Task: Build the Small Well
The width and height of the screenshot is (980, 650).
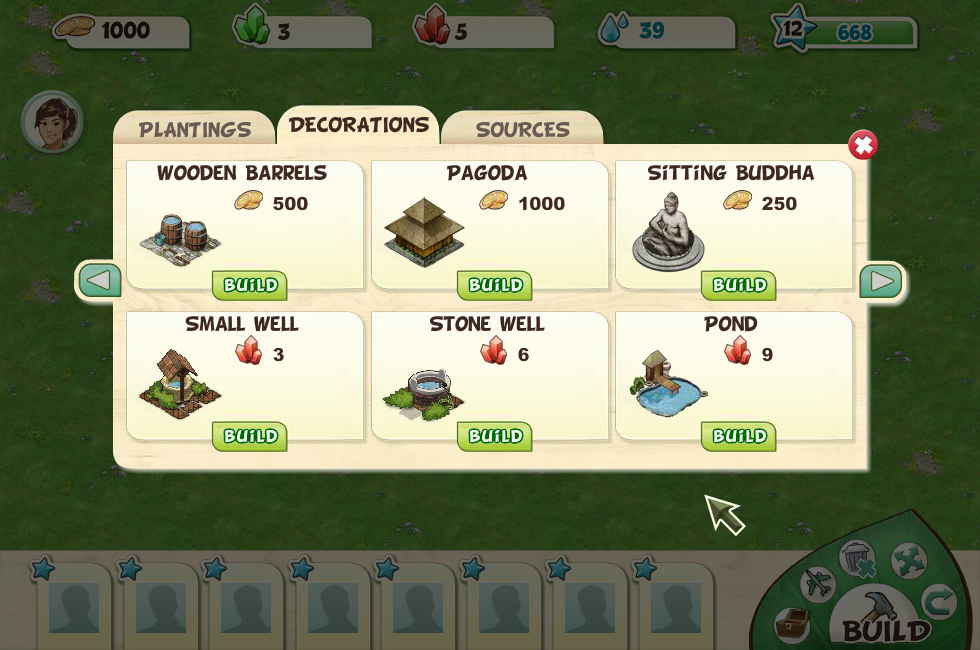Action: click(x=249, y=437)
